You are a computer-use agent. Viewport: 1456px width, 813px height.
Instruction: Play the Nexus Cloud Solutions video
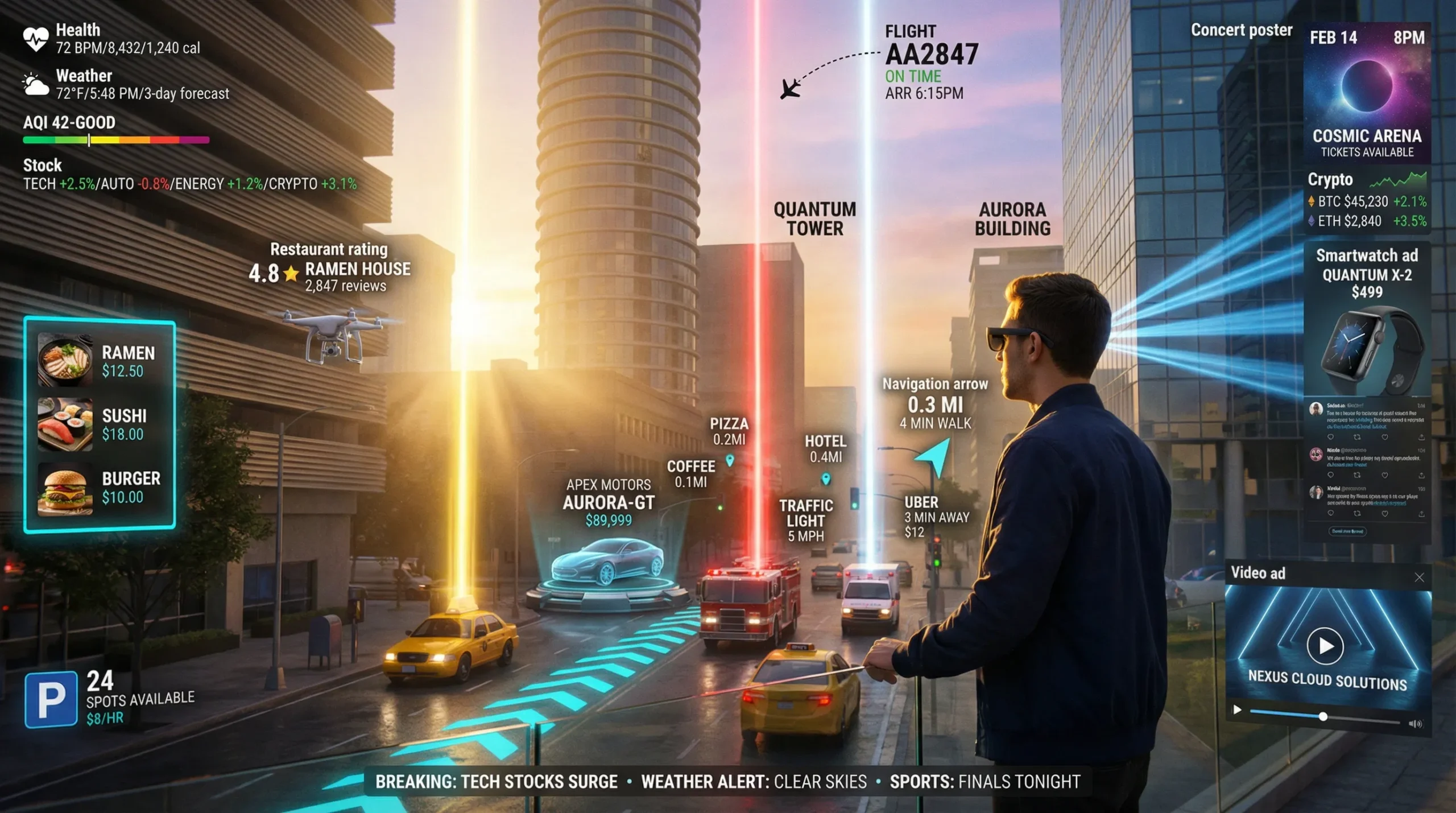click(1325, 646)
